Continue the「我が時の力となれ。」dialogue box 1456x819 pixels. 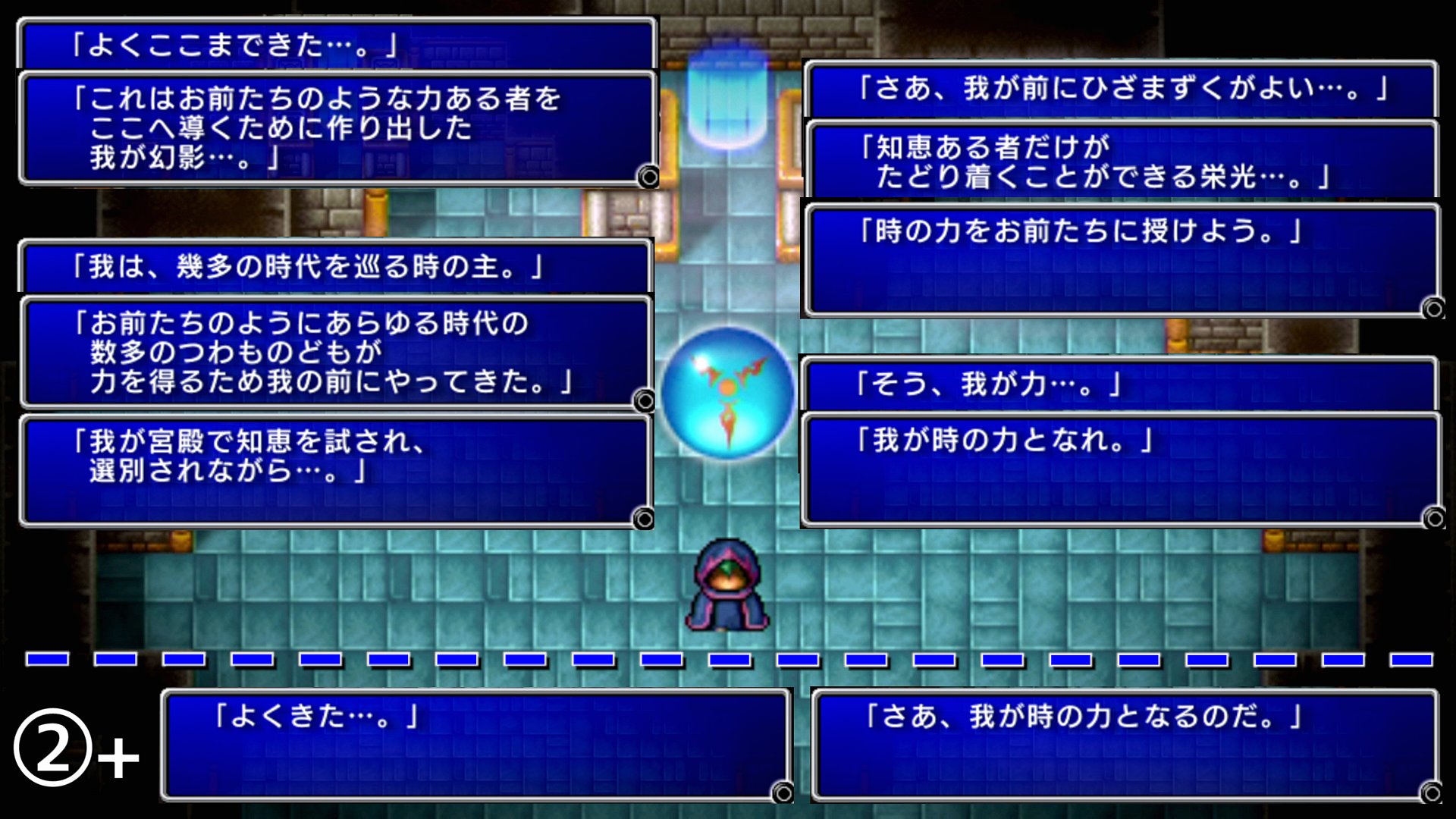pos(1433,519)
